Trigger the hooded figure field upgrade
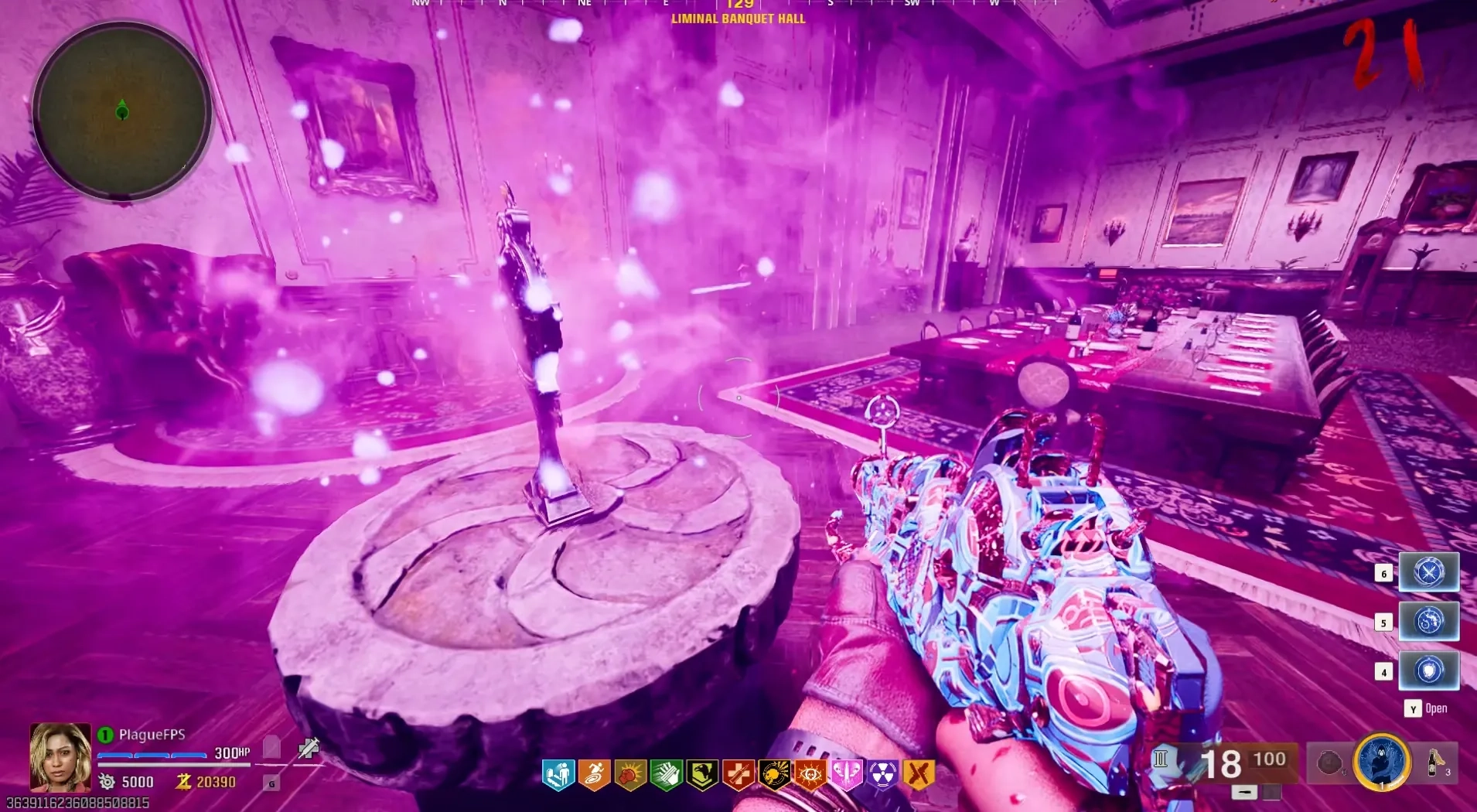 (1382, 763)
